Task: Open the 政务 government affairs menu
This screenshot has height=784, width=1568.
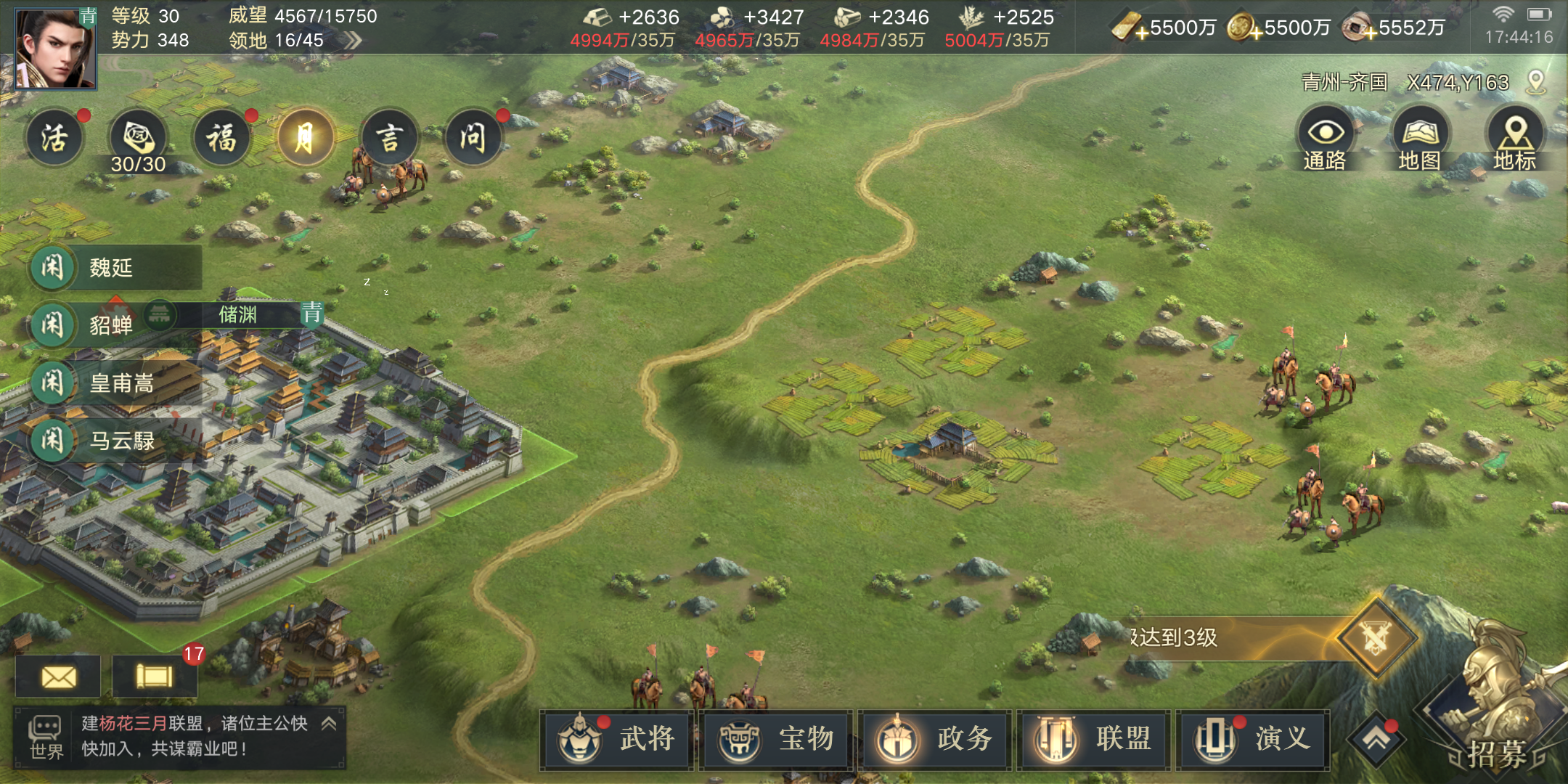Action: pyautogui.click(x=936, y=740)
